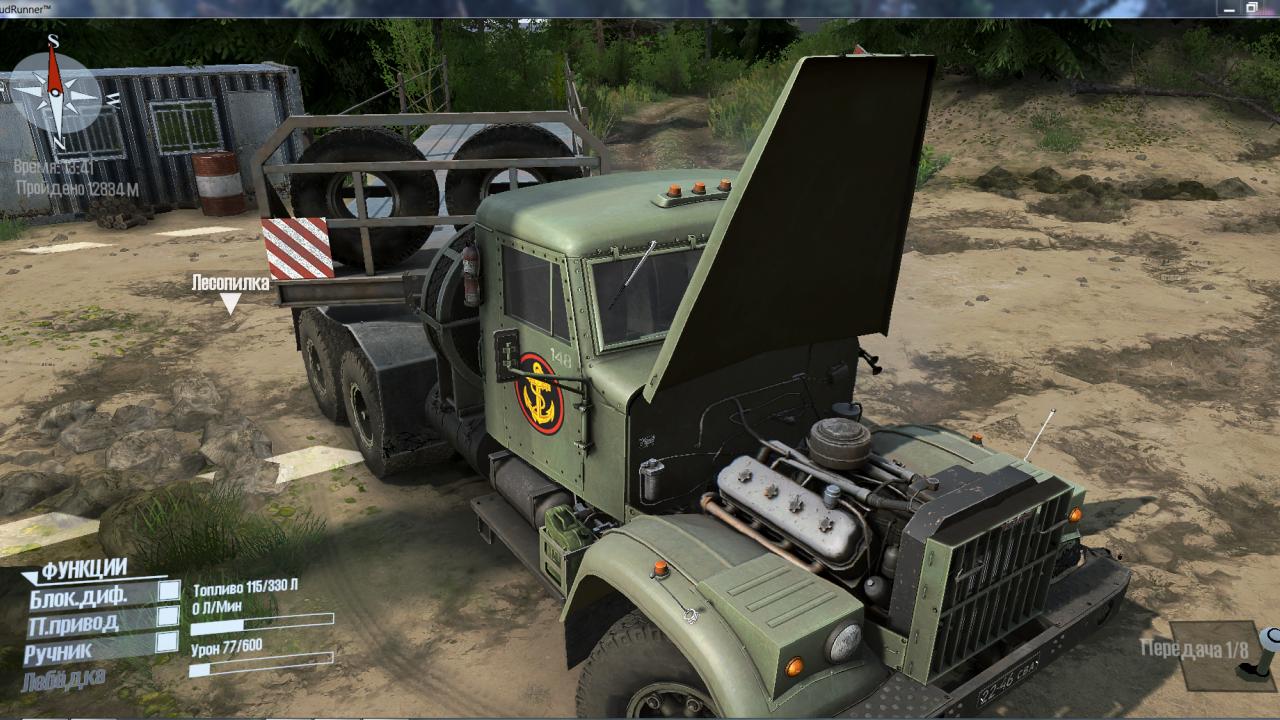Restore down the game window
This screenshot has height=720, width=1280.
1251,8
